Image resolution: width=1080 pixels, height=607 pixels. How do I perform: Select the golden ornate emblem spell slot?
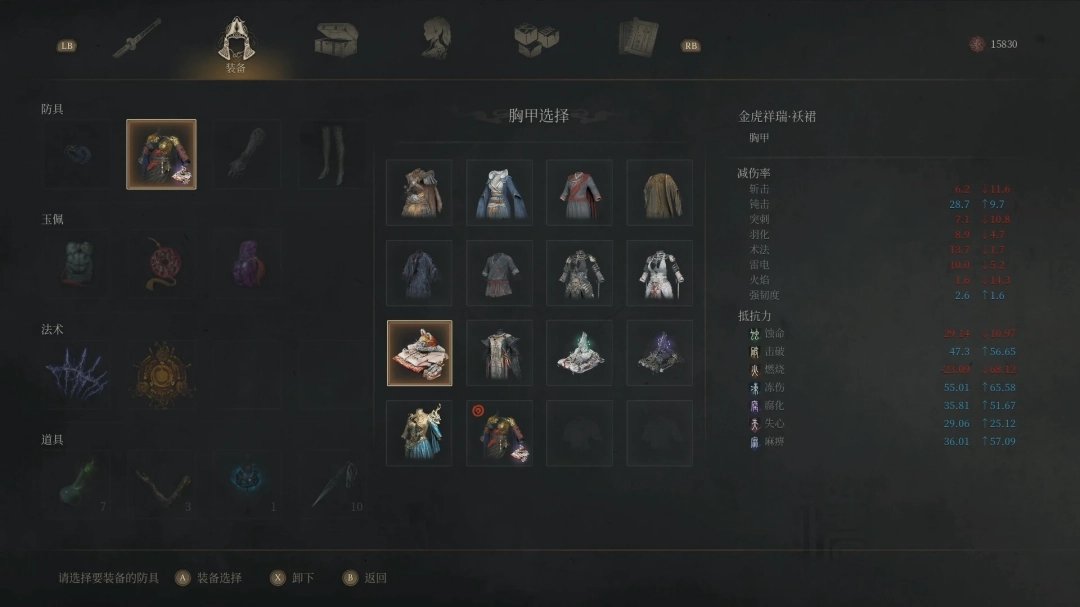click(x=161, y=375)
